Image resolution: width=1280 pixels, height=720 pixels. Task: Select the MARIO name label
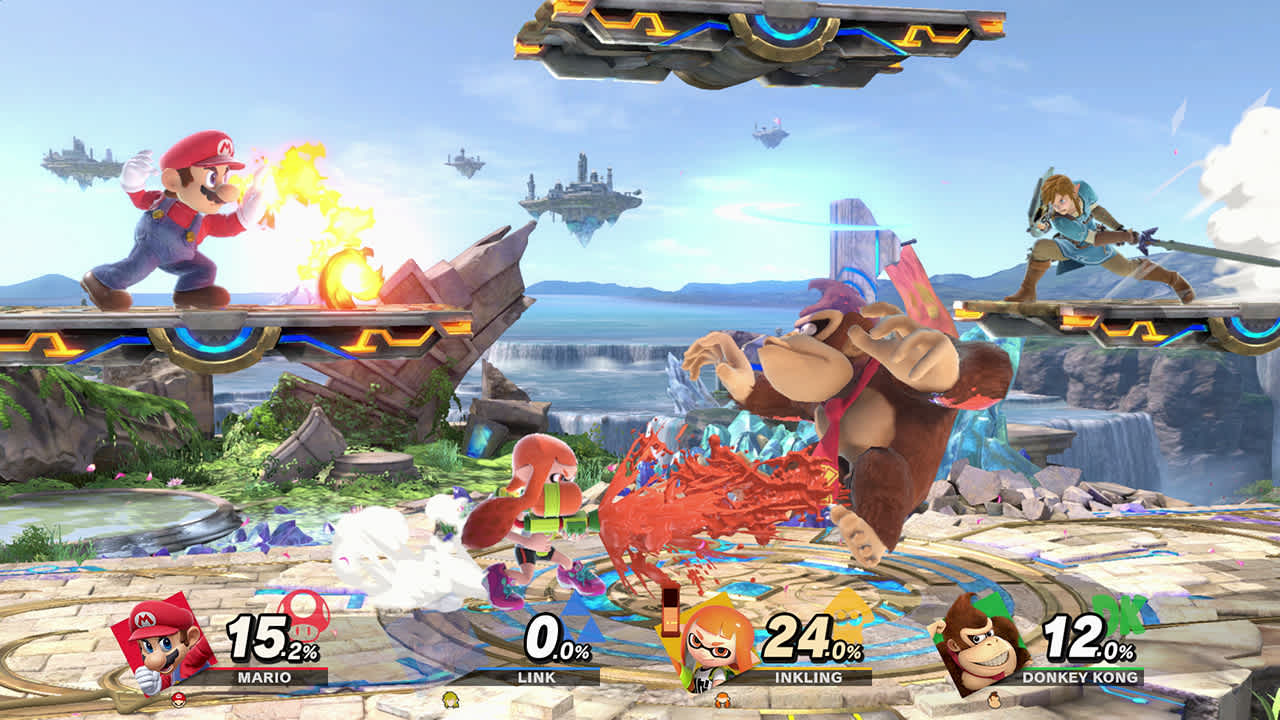click(264, 678)
